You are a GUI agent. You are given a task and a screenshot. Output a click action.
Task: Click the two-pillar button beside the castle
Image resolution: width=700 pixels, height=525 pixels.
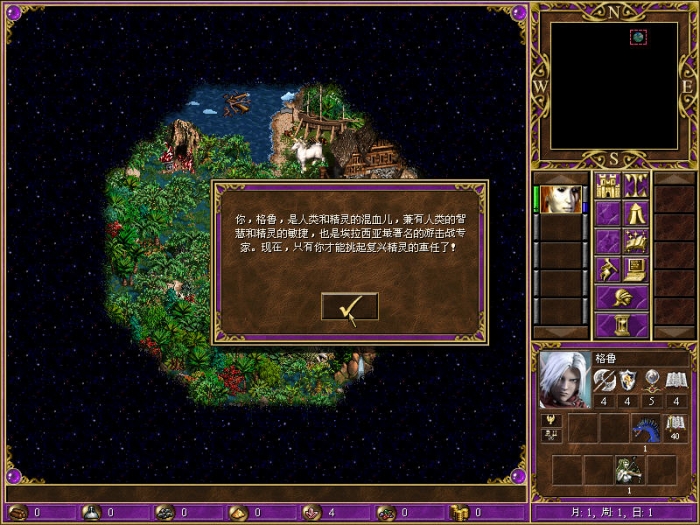click(x=636, y=186)
